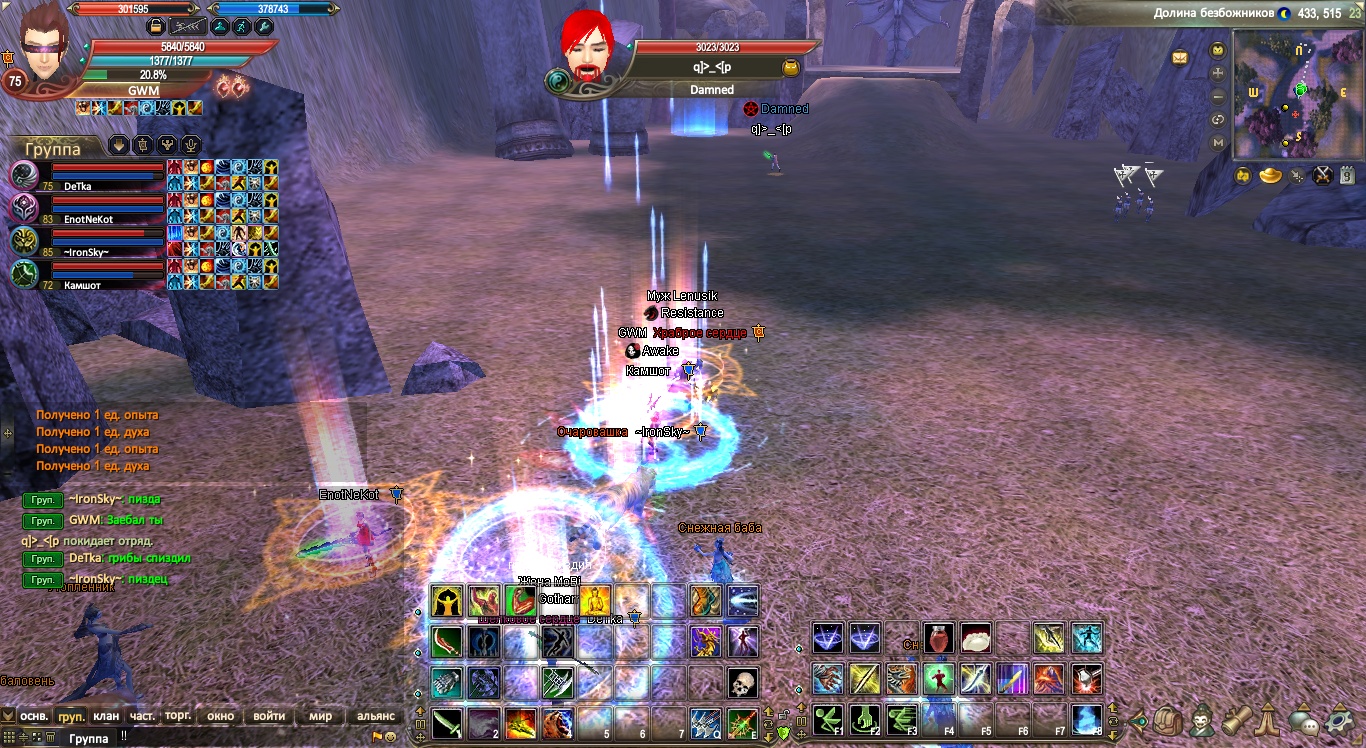Screen dimensions: 1366x748
Task: Open the backpack inventory
Action: click(1166, 720)
